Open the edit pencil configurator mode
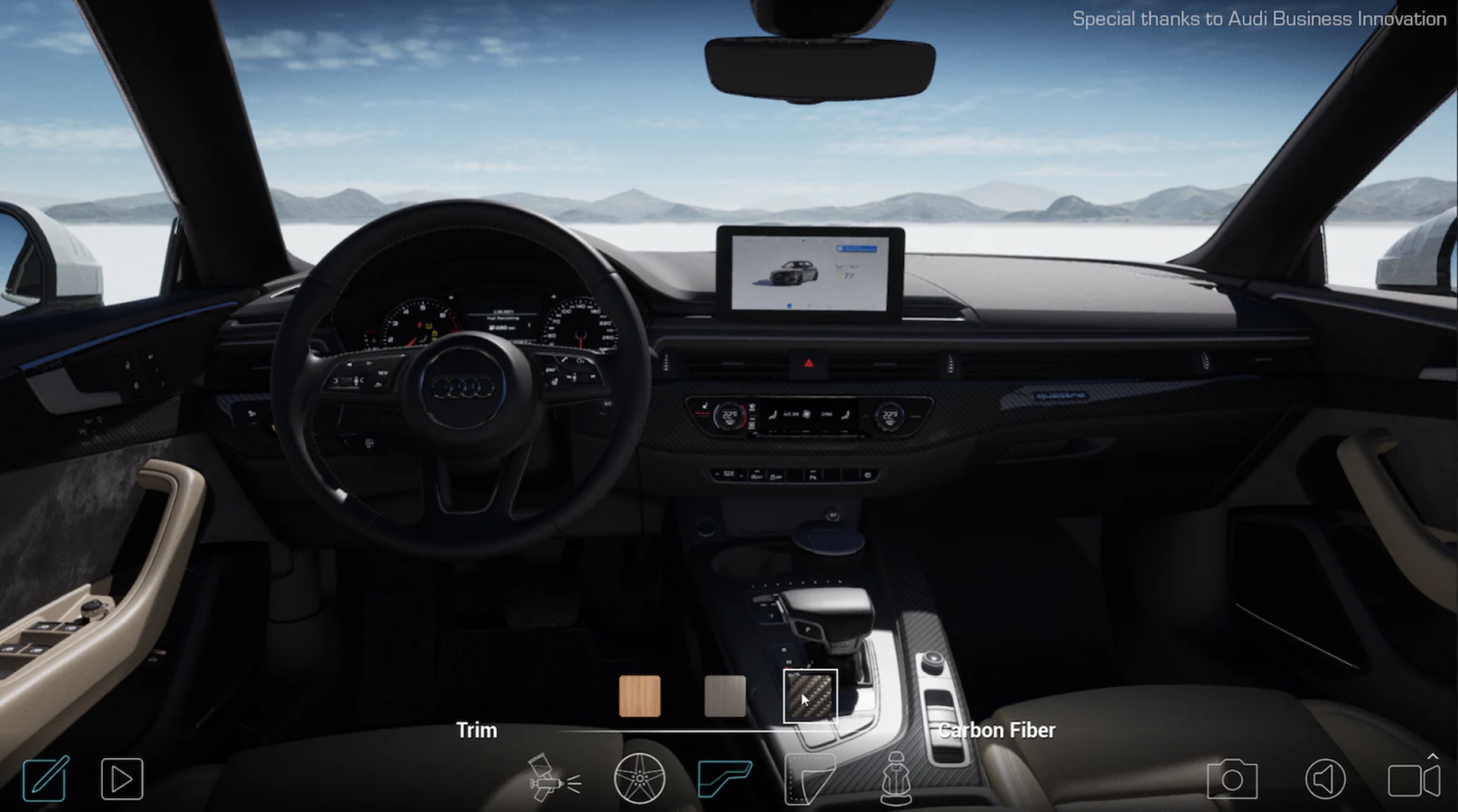 coord(45,779)
